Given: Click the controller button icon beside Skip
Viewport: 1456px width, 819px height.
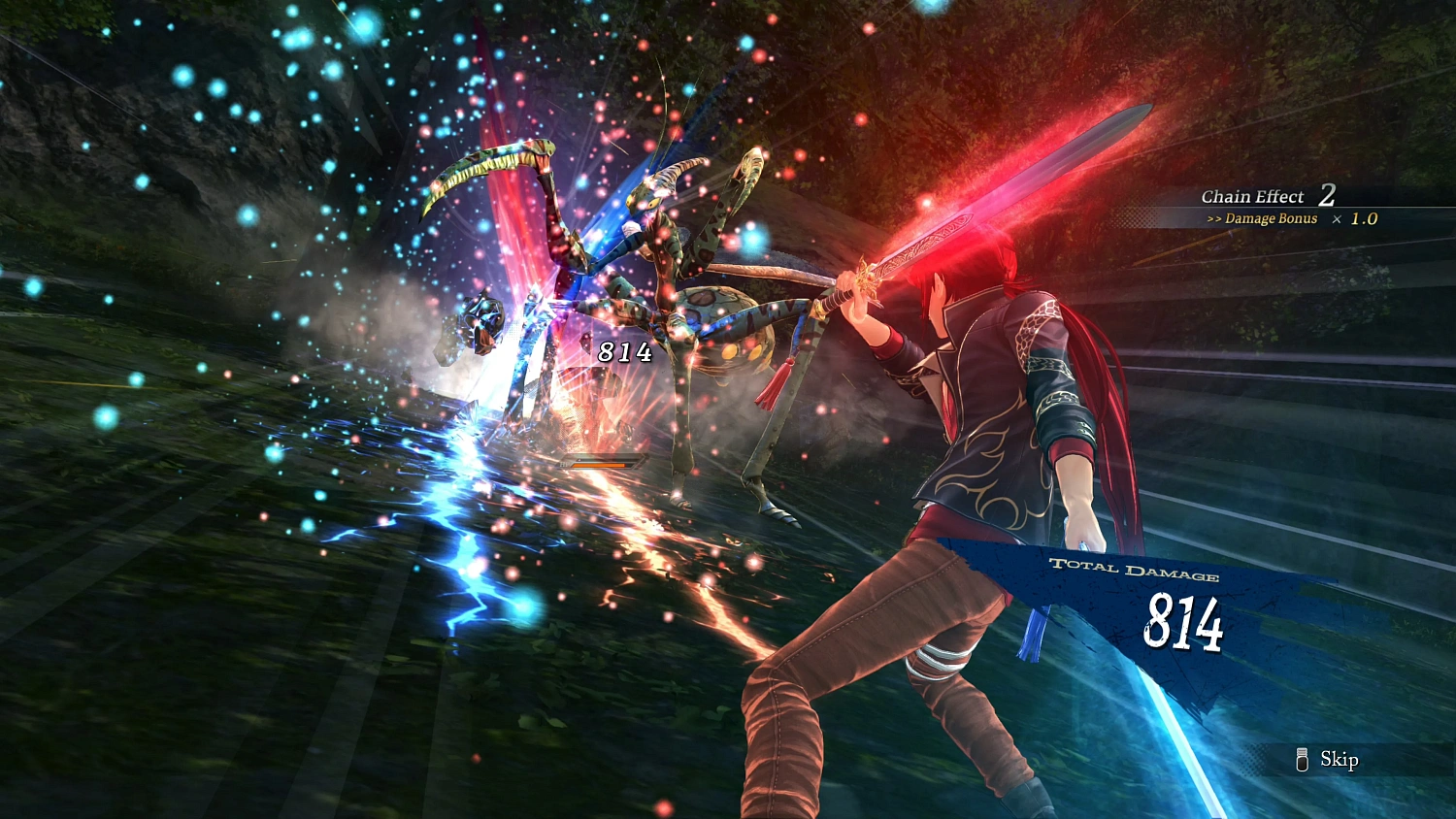Looking at the screenshot, I should click(1302, 760).
